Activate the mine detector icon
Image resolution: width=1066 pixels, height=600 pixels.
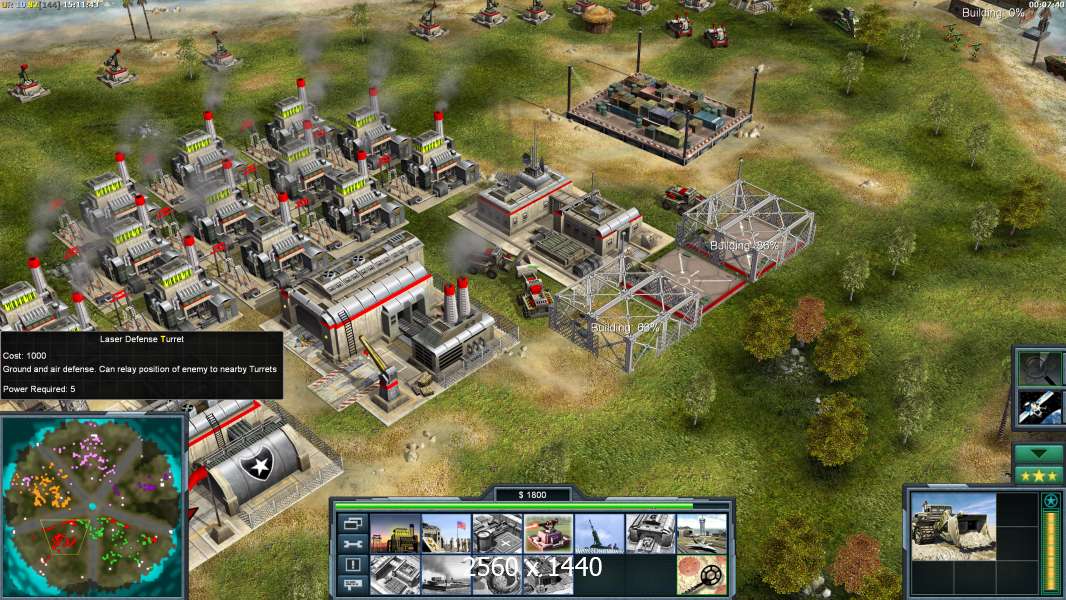(702, 574)
